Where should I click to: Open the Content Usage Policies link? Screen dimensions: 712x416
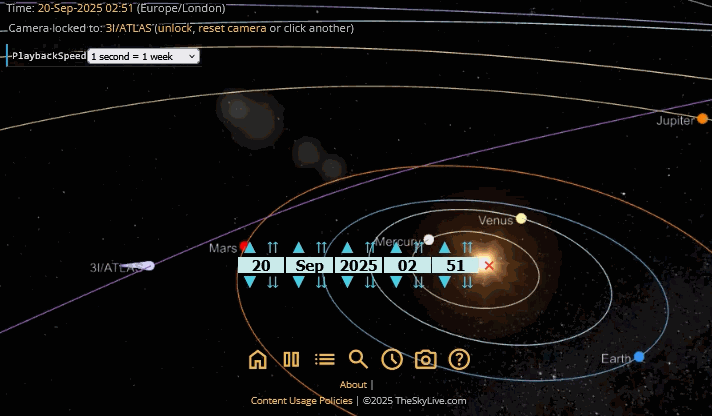pyautogui.click(x=301, y=401)
